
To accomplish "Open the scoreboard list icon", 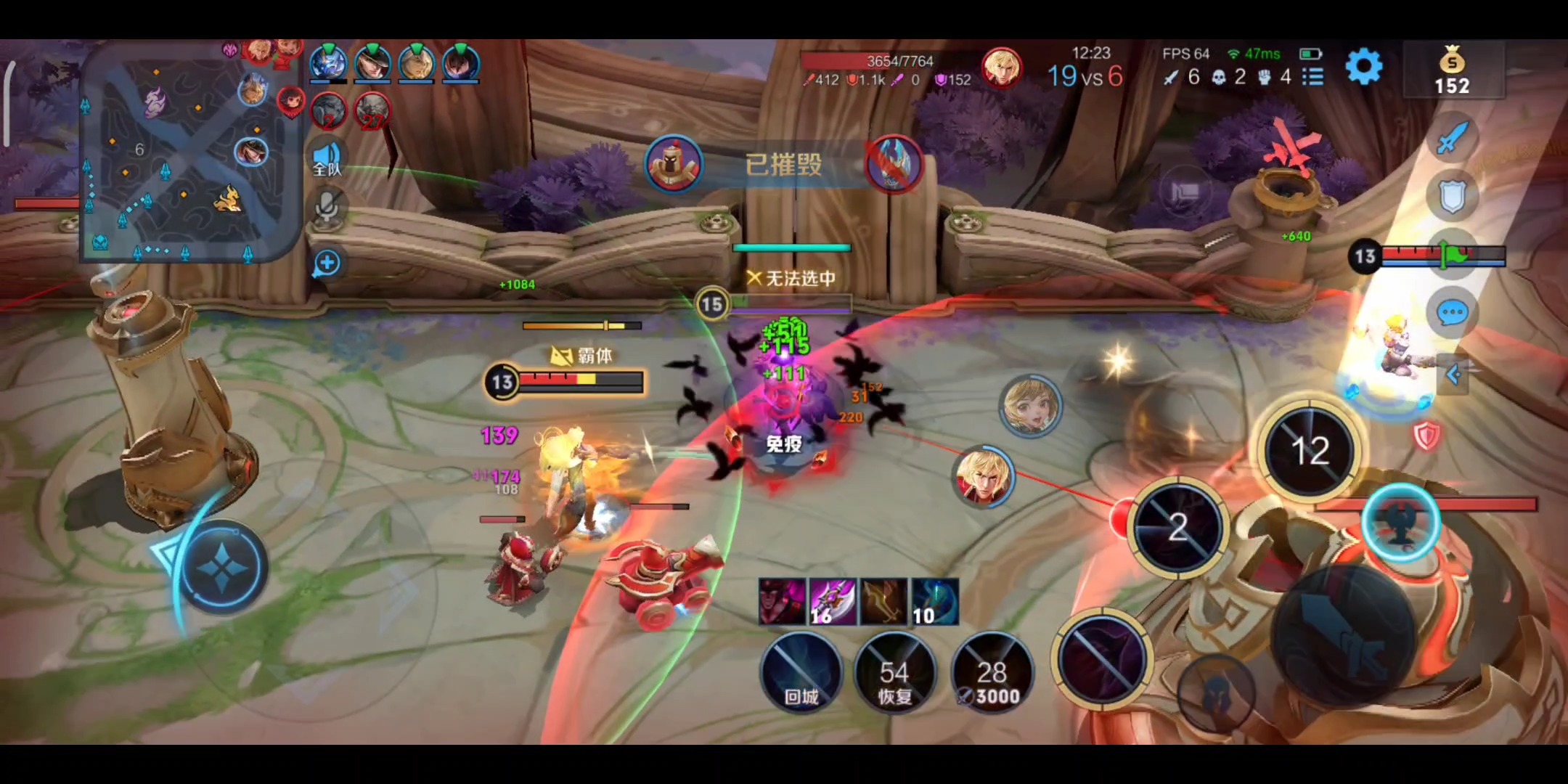I will (1312, 76).
